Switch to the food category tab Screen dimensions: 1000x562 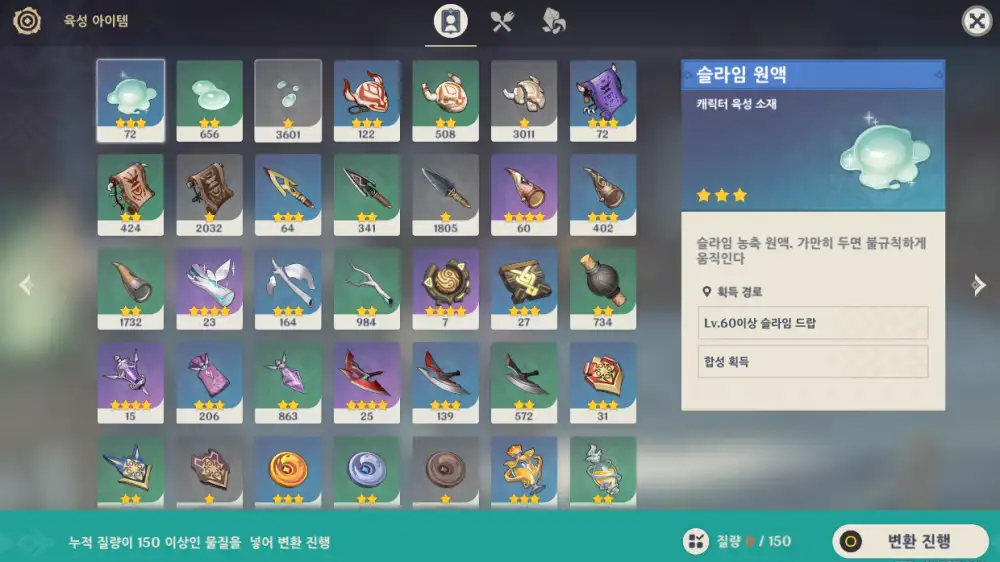point(502,21)
